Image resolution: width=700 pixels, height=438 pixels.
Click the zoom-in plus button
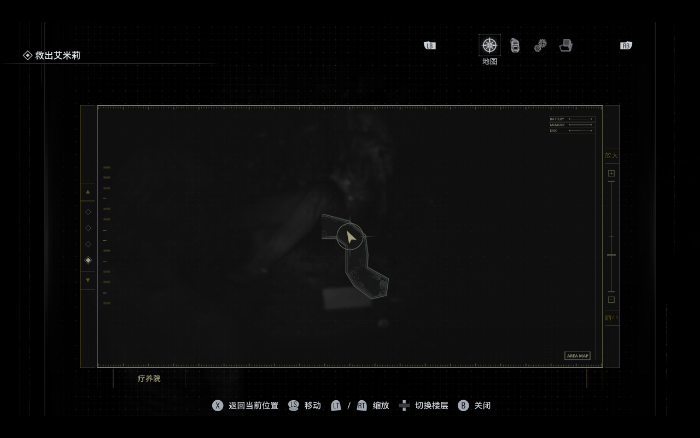611,173
